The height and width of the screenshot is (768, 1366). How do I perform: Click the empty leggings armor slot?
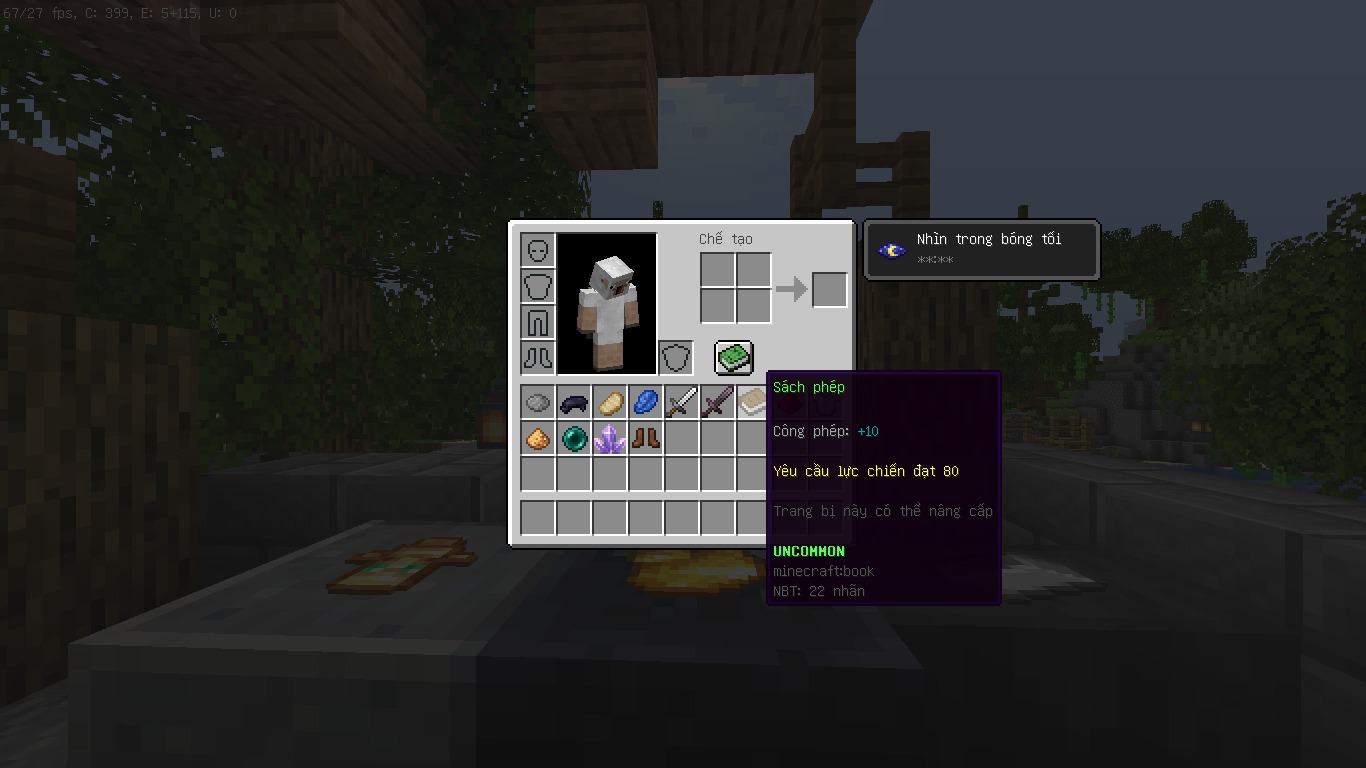click(538, 322)
